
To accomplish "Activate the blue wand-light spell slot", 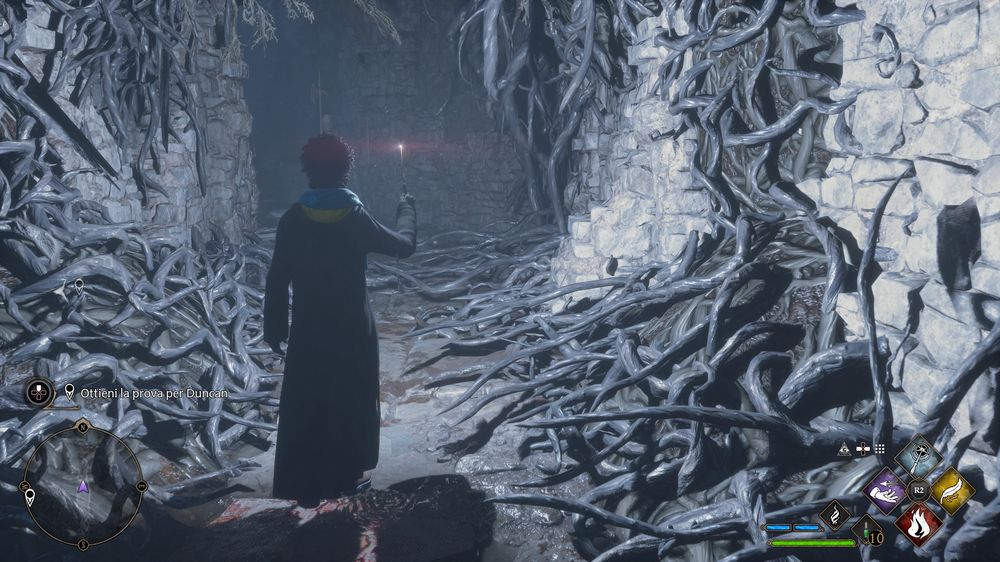I will pyautogui.click(x=918, y=456).
